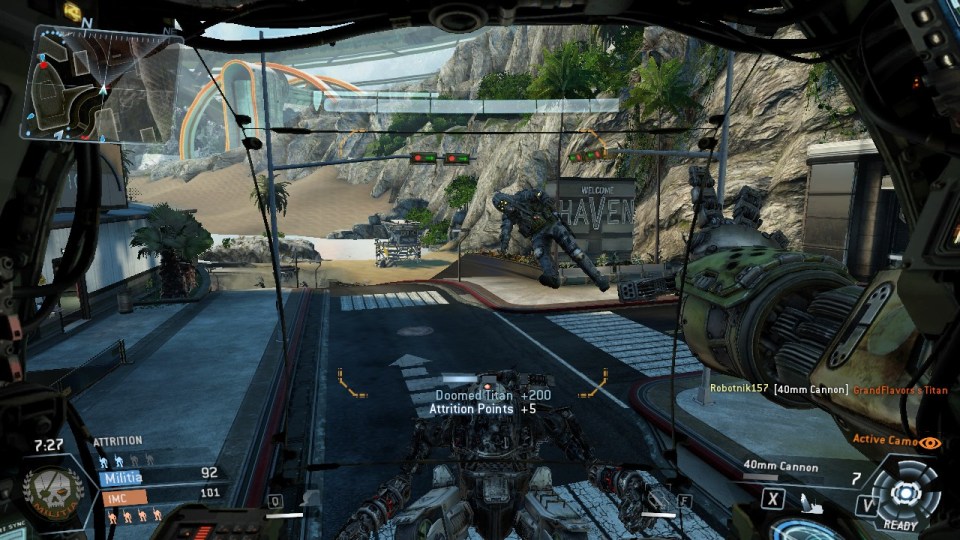This screenshot has height=540, width=960.
Task: Click the Robotnik157 kill feed entry
Action: click(x=742, y=388)
